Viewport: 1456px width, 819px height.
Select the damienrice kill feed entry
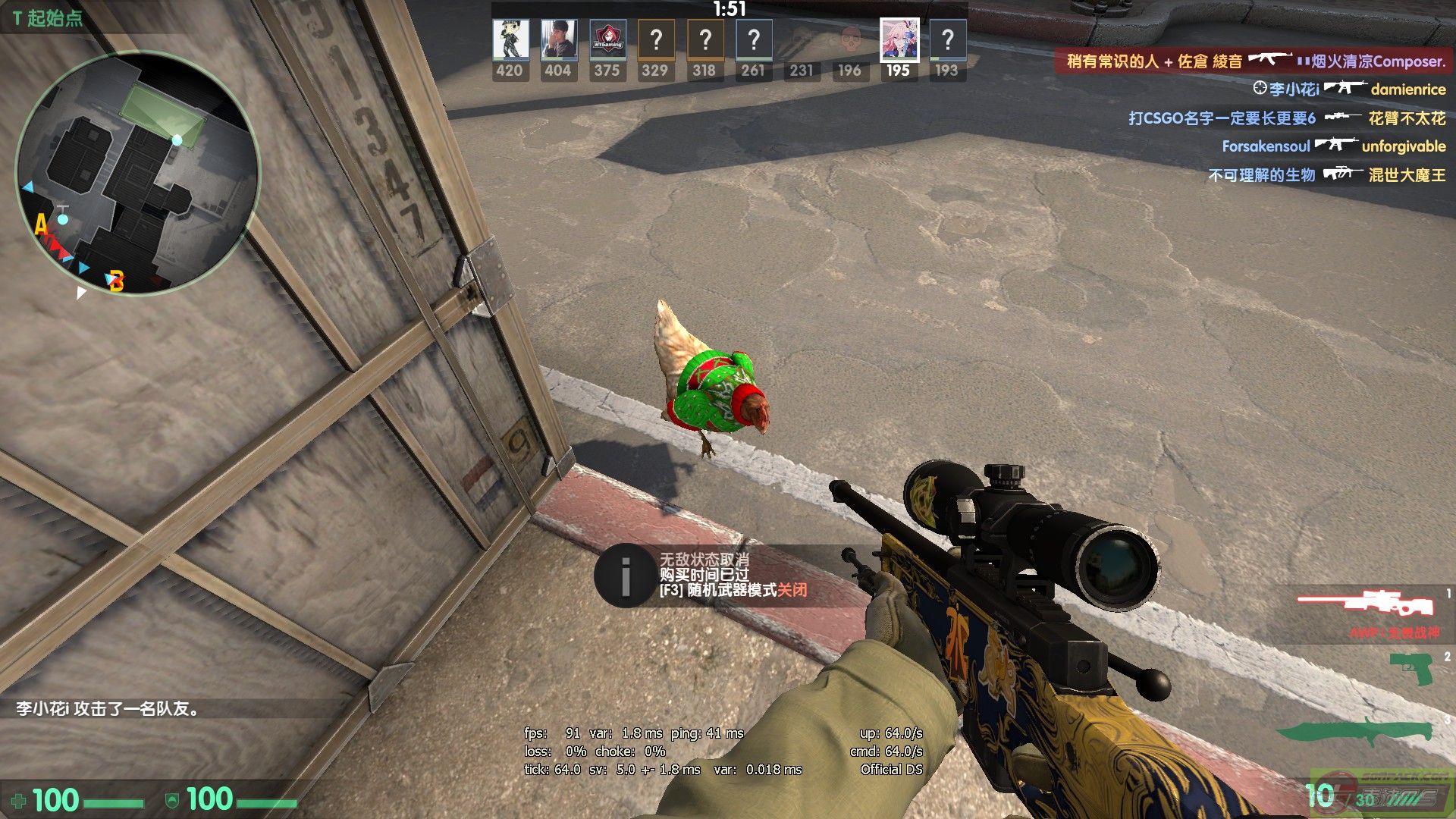(1349, 89)
